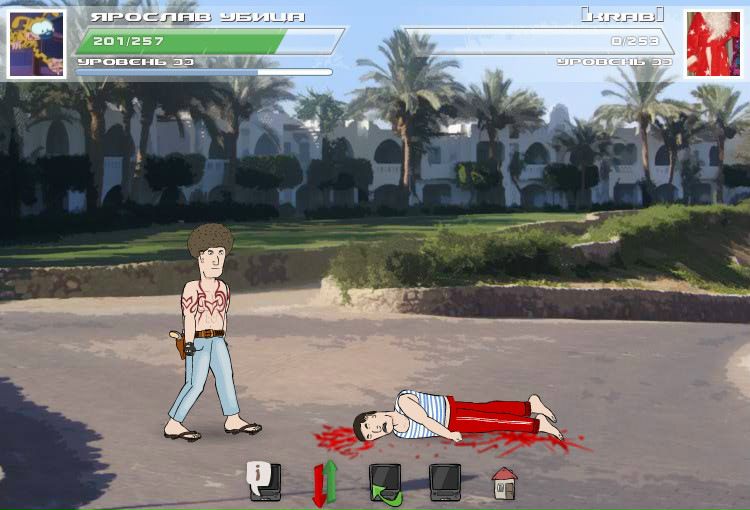The height and width of the screenshot is (510, 750).
Task: Click the plain laptop icon
Action: click(x=445, y=481)
